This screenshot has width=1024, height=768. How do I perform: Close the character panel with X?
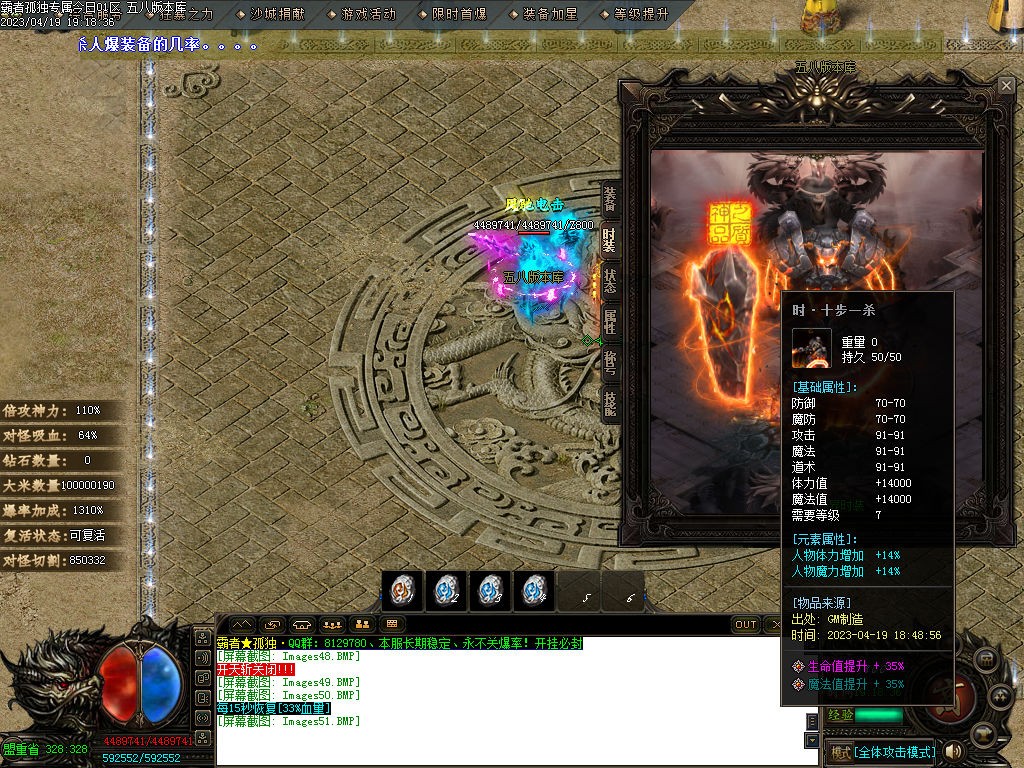[x=1006, y=86]
